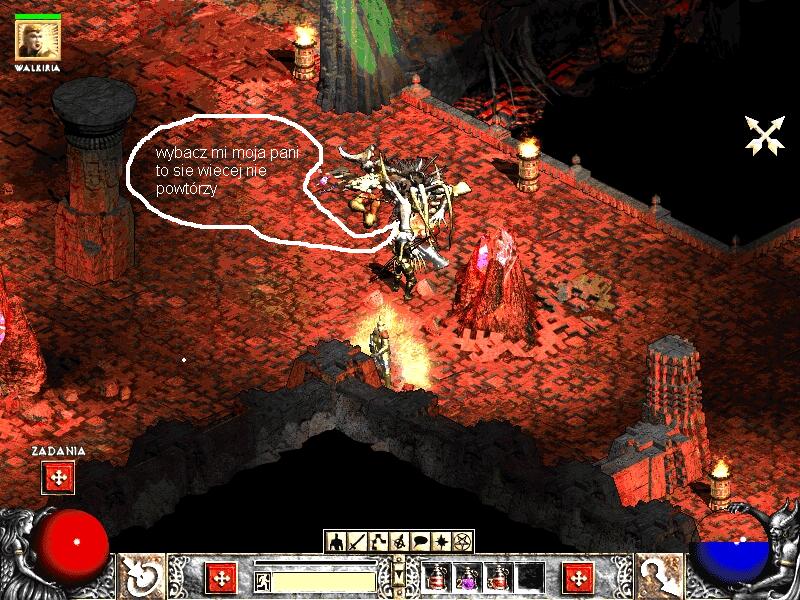This screenshot has height=600, width=800.
Task: Open the Zadania quest button
Action: coord(58,477)
